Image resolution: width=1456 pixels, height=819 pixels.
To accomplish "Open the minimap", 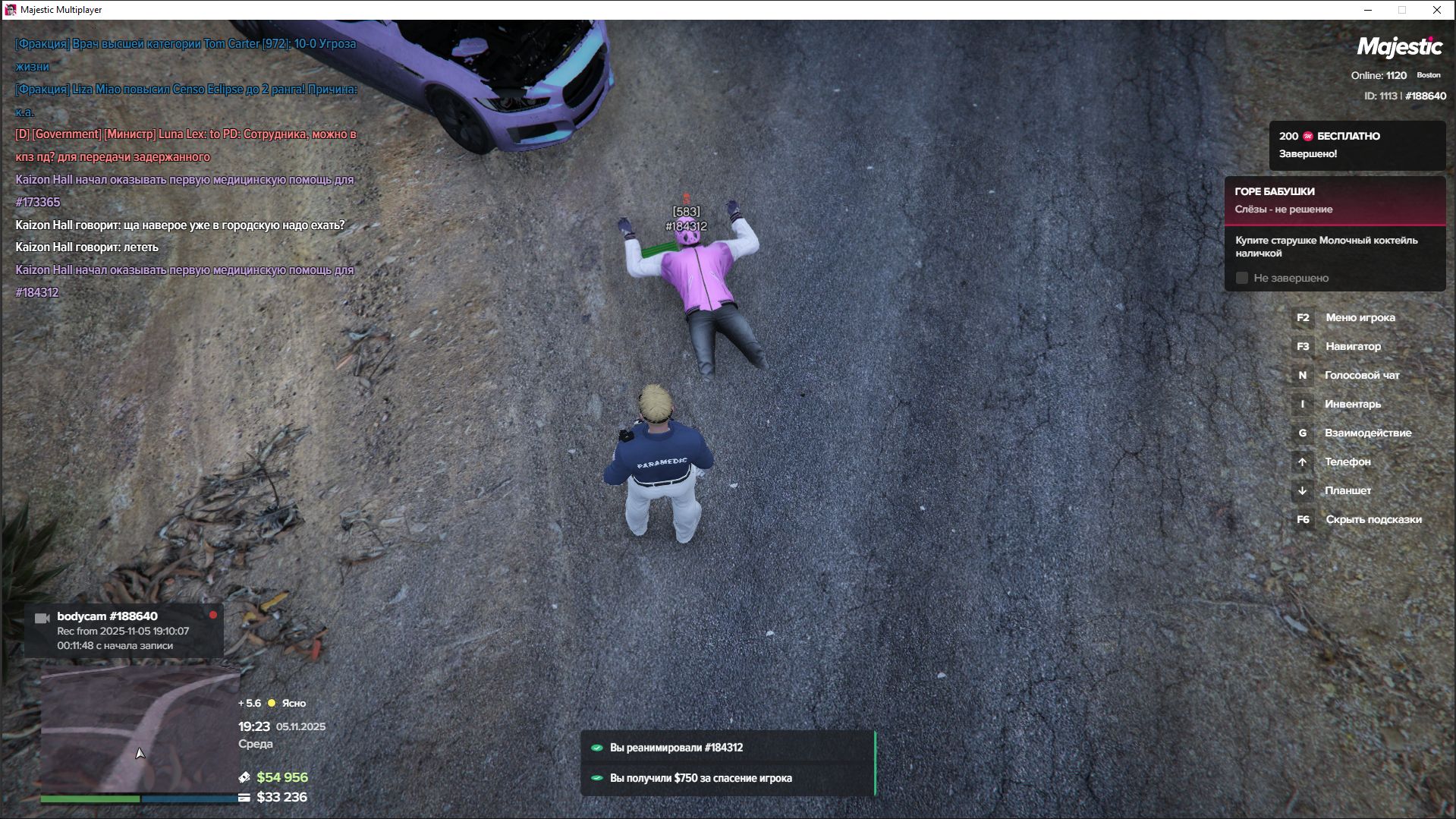I will tap(140, 729).
